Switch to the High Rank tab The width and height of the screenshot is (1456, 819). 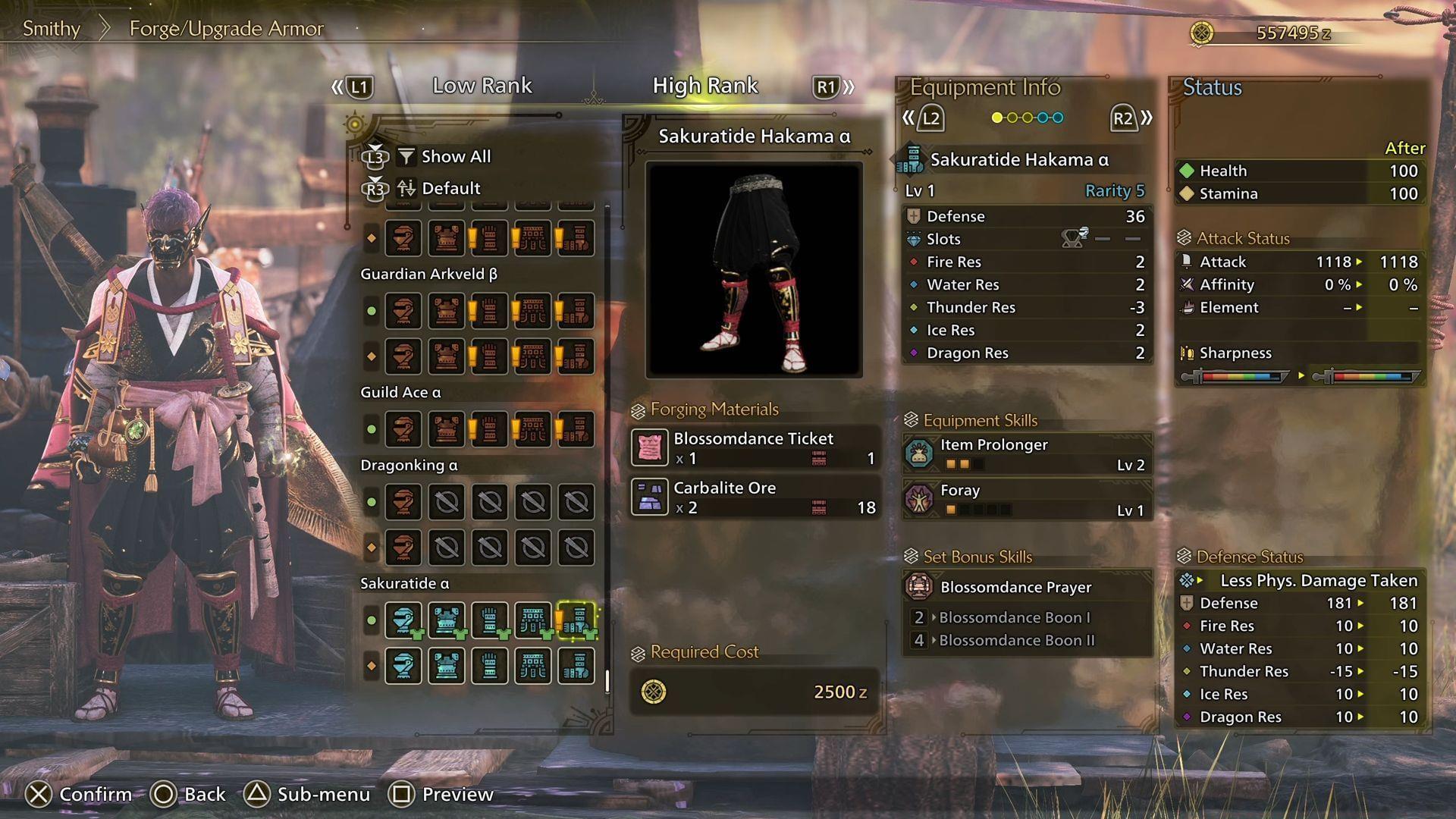[x=704, y=86]
